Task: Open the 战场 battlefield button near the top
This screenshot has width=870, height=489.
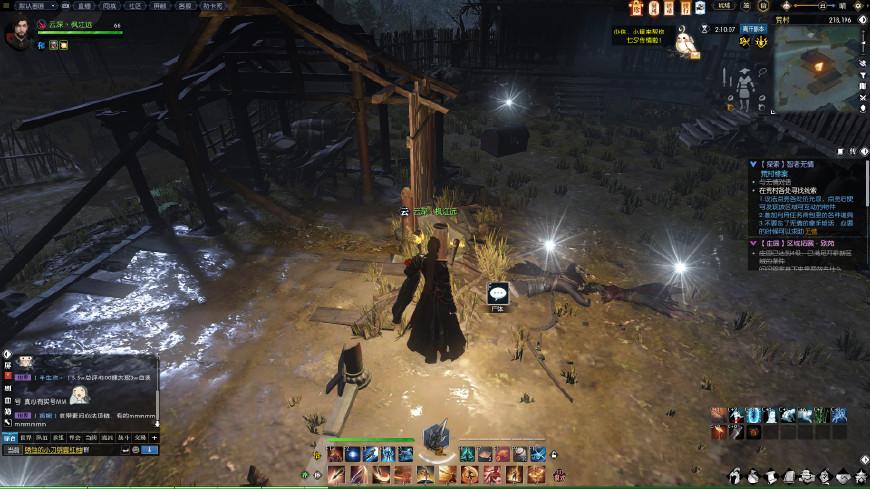Action: [x=725, y=6]
